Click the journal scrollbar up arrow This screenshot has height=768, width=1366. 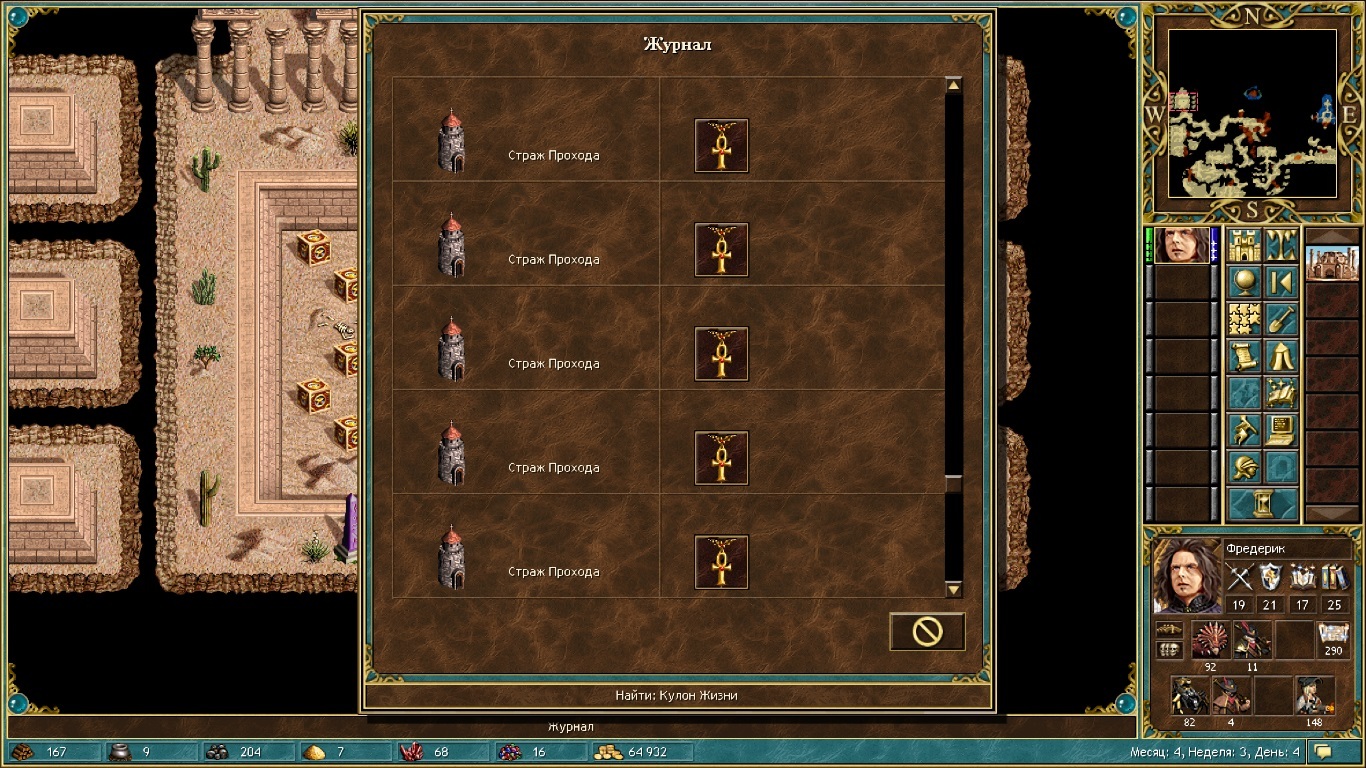point(953,86)
